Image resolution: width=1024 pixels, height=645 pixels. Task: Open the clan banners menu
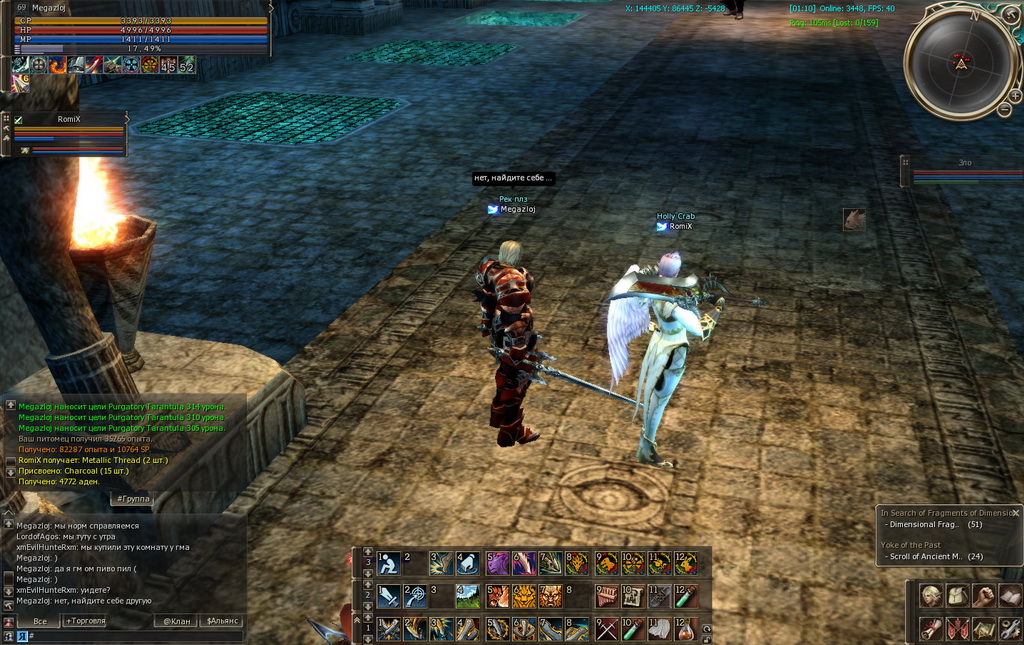957,629
